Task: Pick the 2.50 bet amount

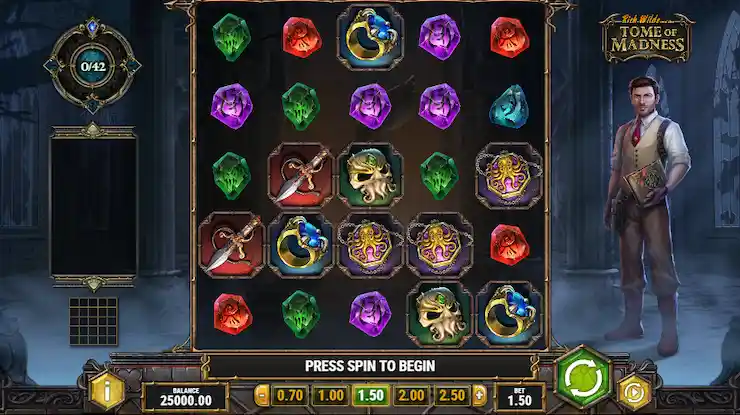Action: (x=451, y=394)
